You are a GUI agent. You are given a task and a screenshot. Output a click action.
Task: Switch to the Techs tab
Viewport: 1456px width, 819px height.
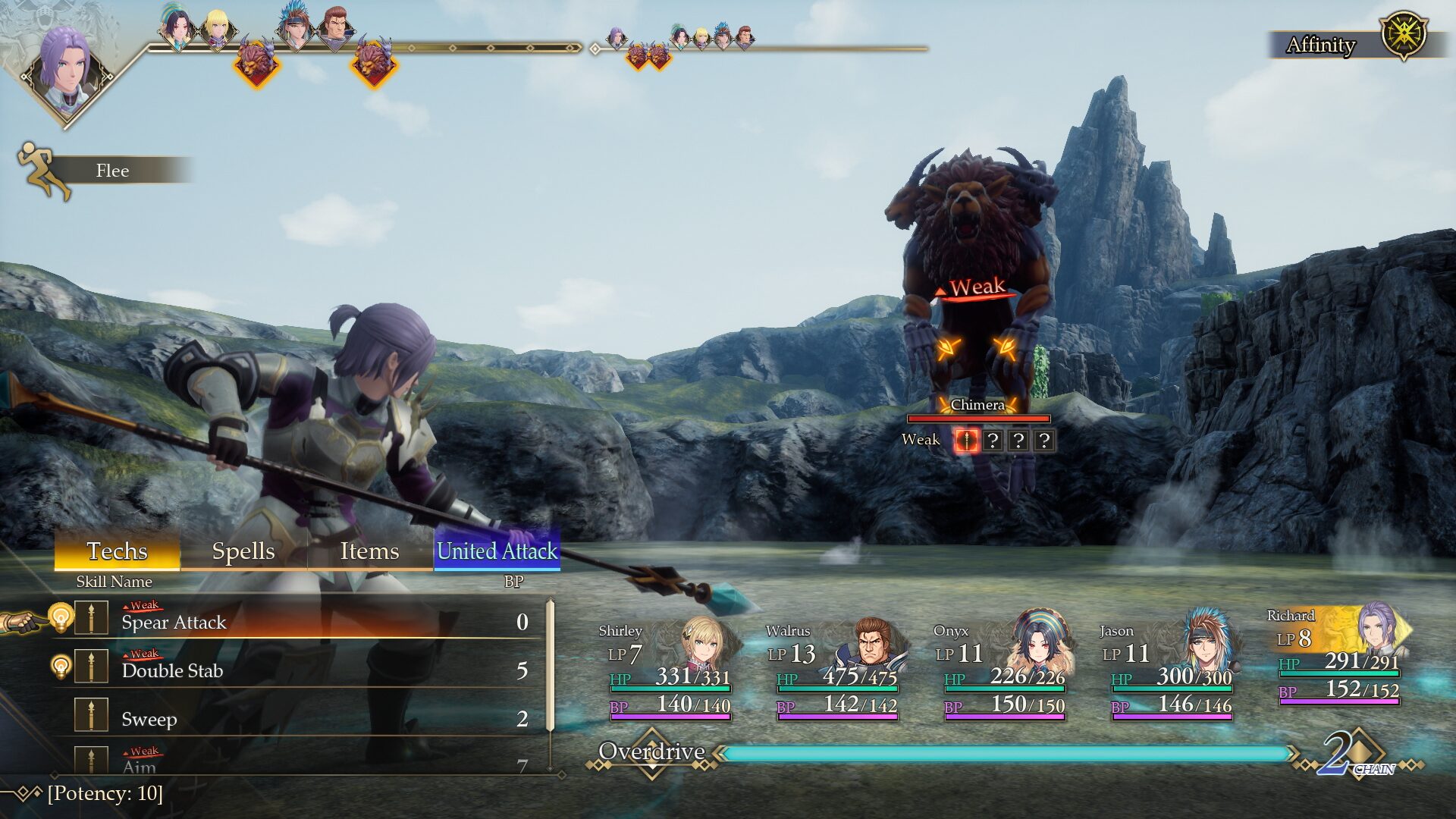(x=117, y=551)
